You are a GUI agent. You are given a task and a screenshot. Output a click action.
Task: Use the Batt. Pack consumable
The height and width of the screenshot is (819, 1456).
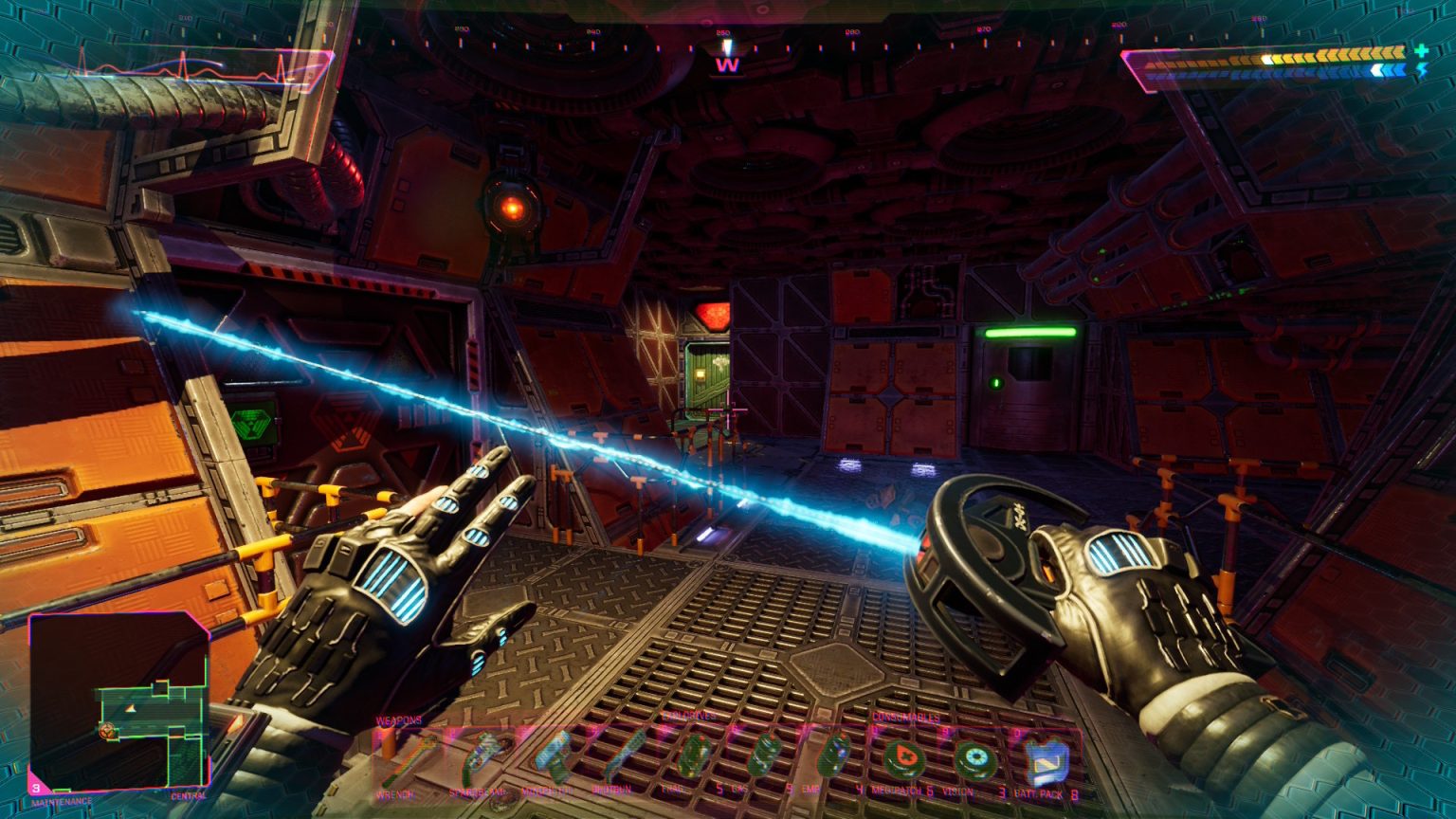(1046, 759)
